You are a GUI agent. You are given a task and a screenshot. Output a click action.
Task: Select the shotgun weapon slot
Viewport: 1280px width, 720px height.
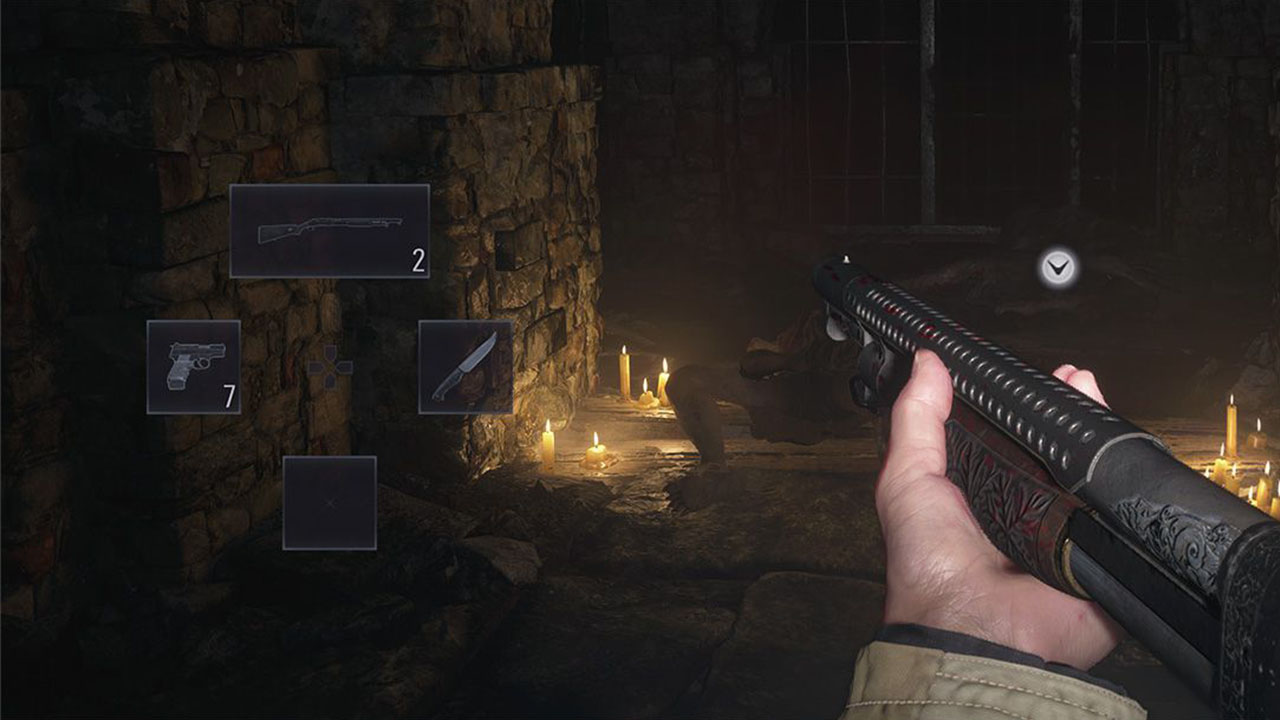tap(329, 231)
